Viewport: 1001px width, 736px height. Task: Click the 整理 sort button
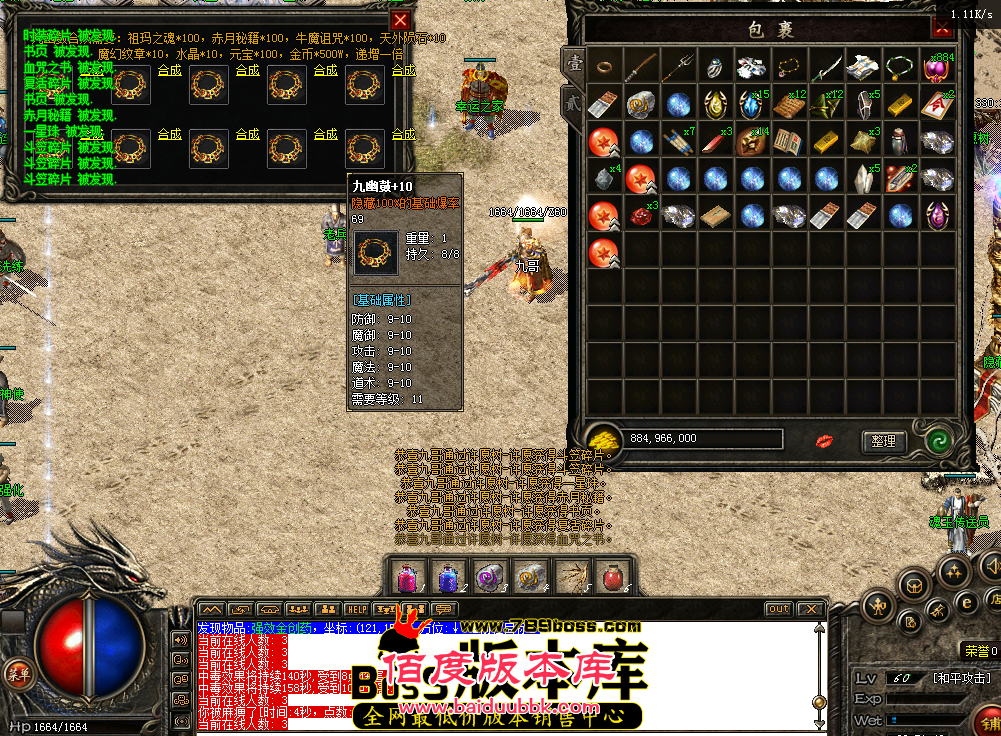click(883, 441)
